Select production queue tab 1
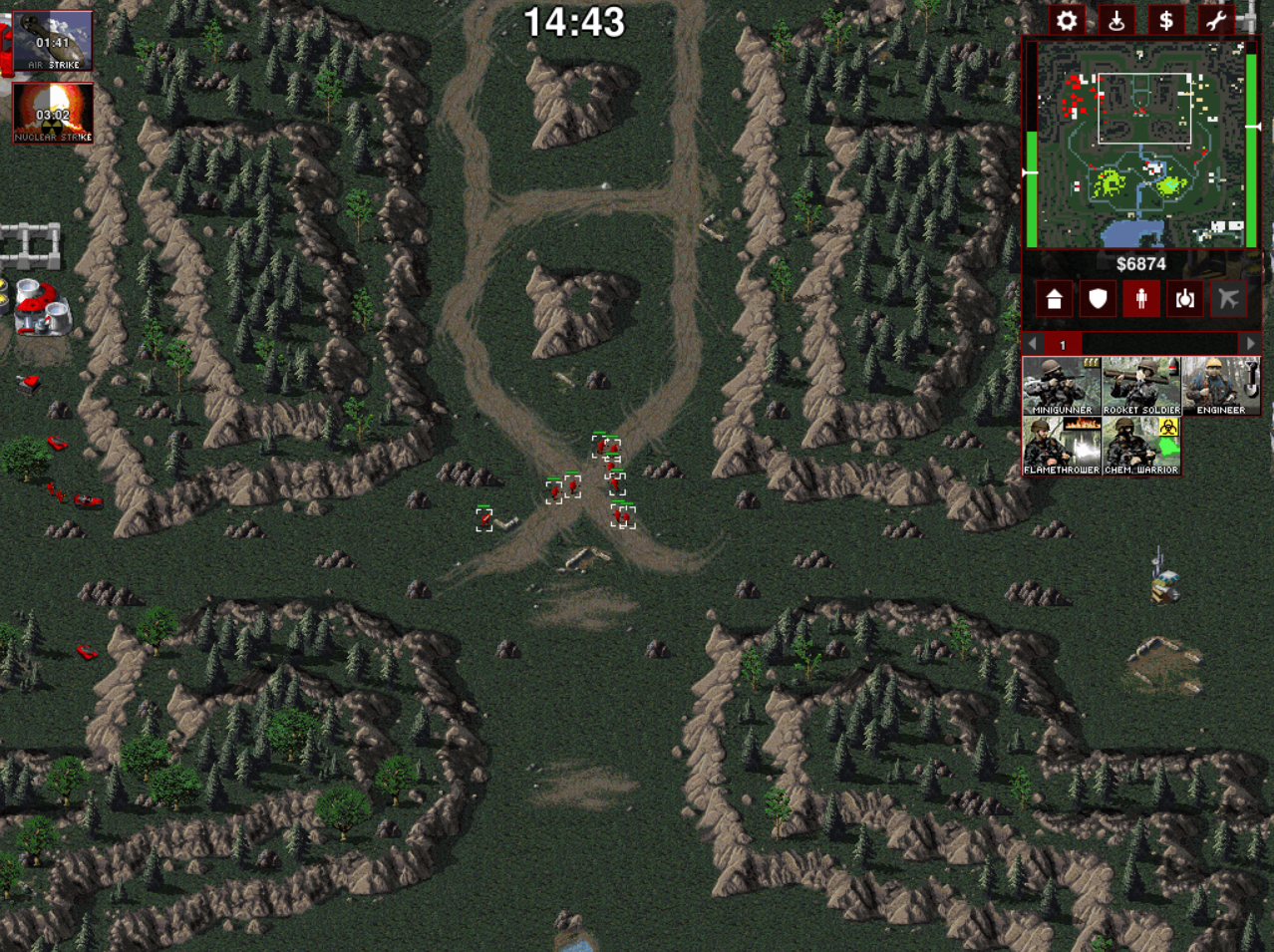This screenshot has height=952, width=1274. [1063, 345]
